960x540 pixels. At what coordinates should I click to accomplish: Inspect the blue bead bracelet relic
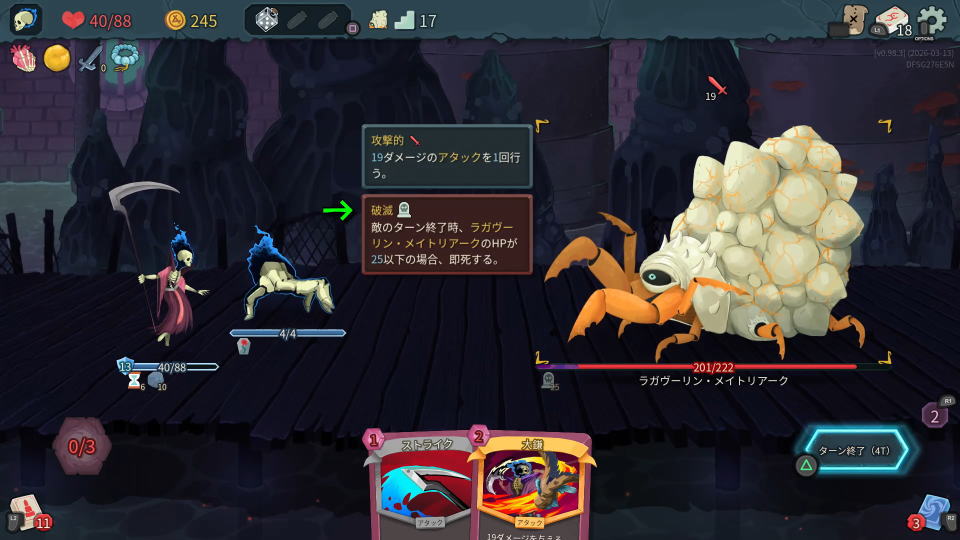124,58
